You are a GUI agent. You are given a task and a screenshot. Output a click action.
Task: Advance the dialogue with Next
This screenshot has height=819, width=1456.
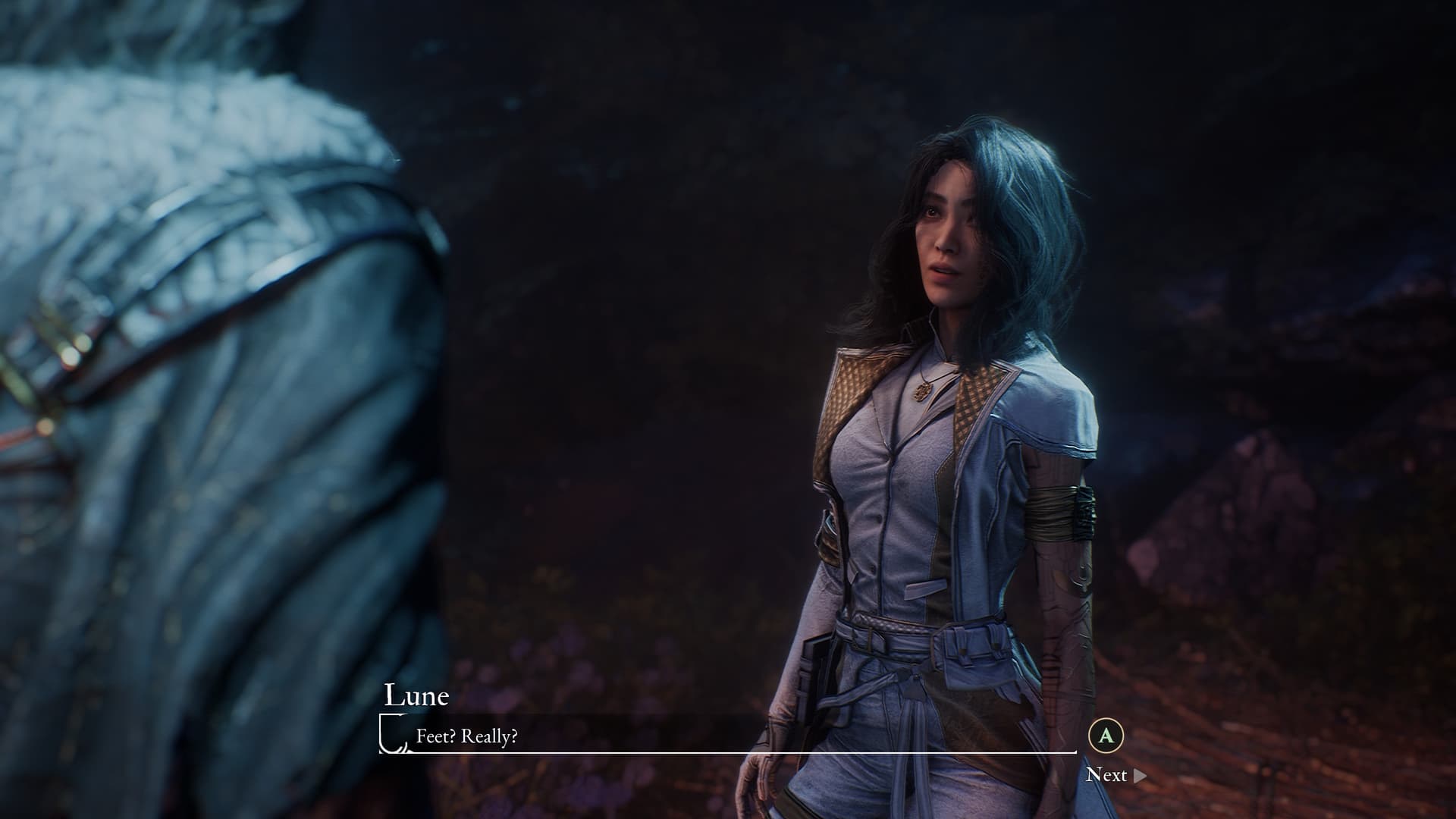click(x=1115, y=774)
